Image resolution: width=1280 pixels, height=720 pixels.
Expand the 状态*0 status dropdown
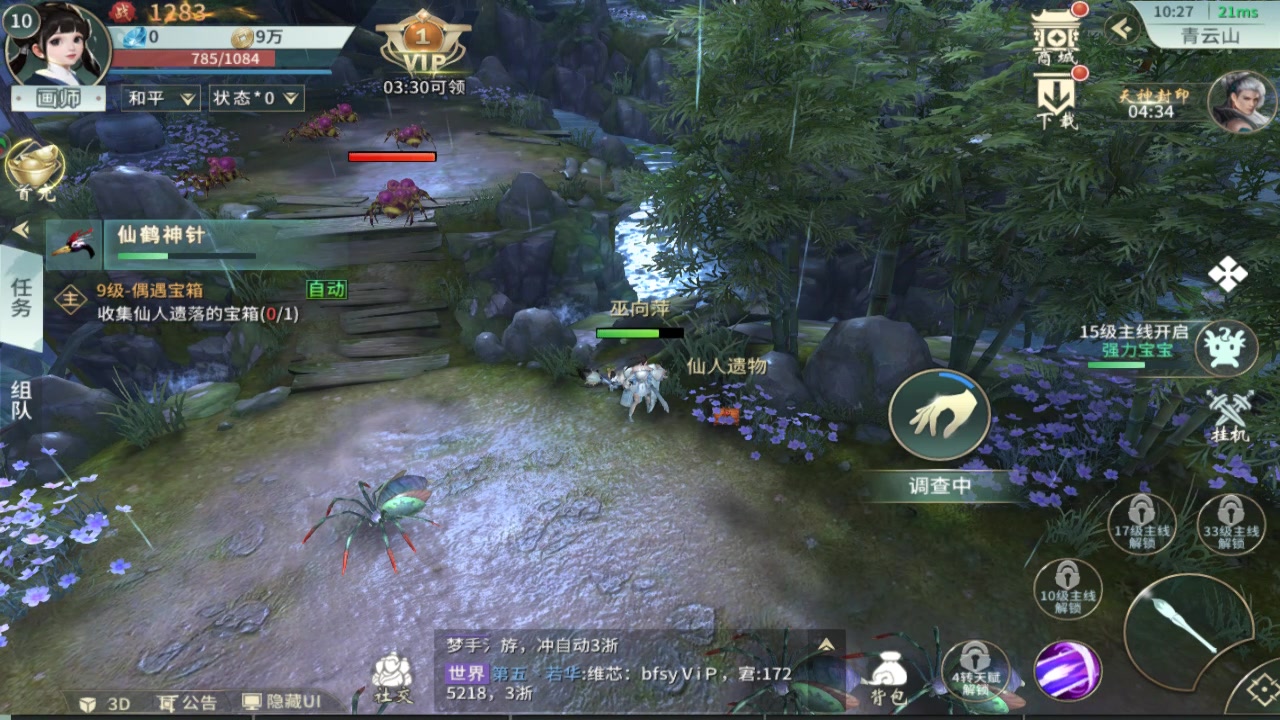tap(256, 98)
